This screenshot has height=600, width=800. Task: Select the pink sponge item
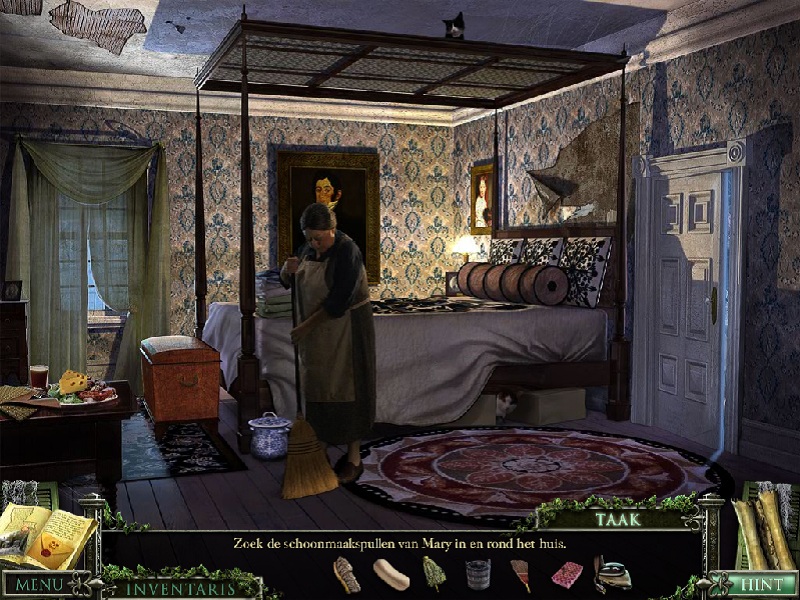567,574
